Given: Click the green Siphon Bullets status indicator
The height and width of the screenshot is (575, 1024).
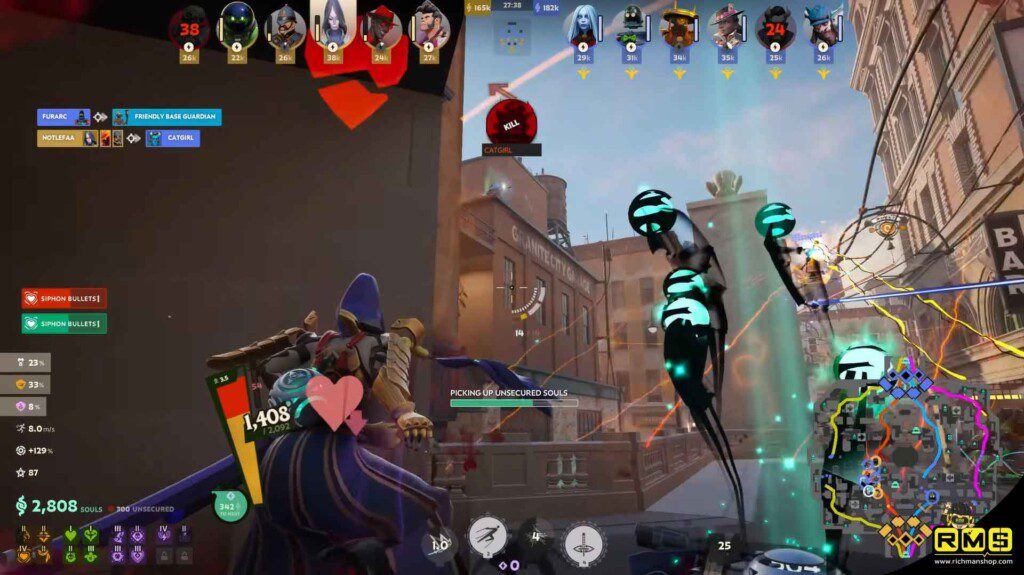Looking at the screenshot, I should (x=64, y=323).
